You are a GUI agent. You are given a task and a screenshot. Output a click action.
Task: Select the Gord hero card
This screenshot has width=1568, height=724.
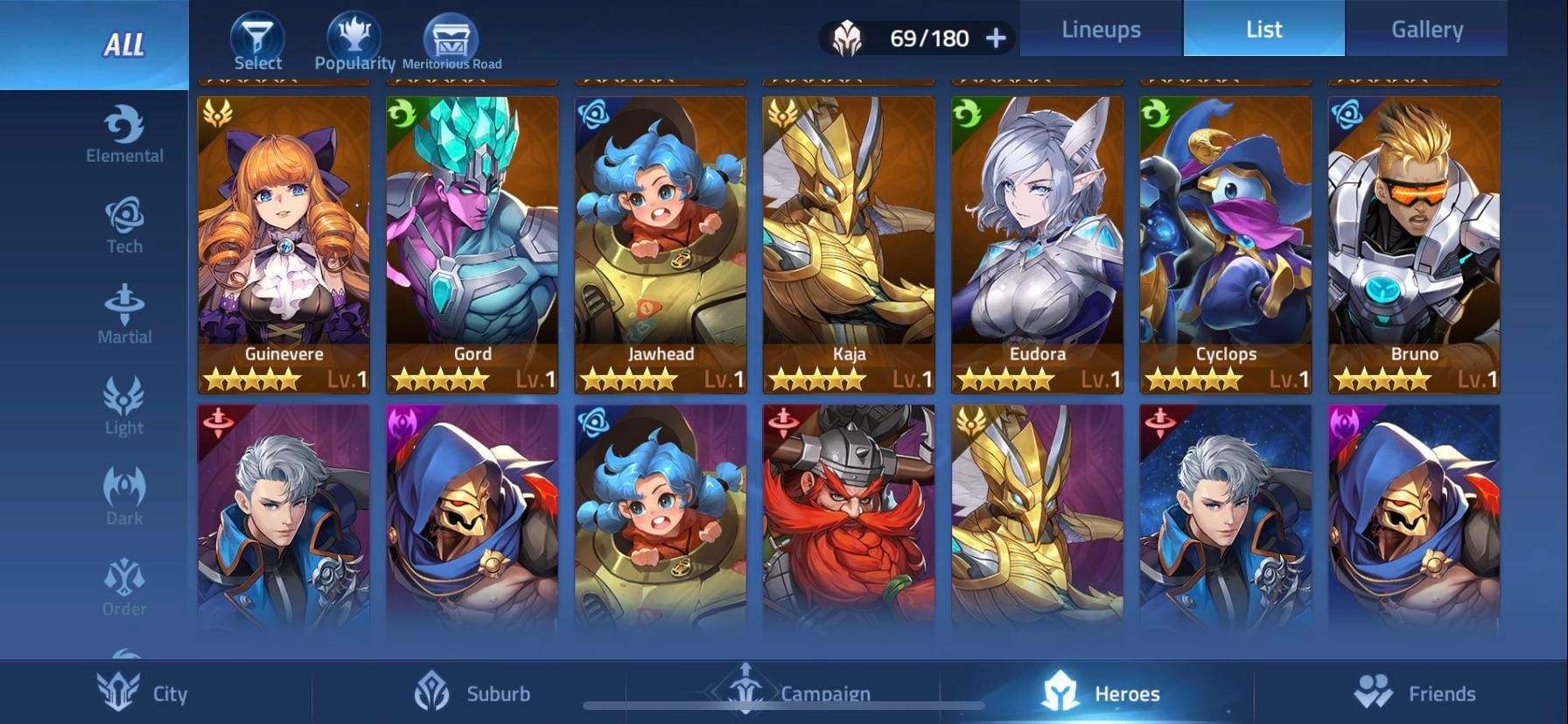pos(472,244)
